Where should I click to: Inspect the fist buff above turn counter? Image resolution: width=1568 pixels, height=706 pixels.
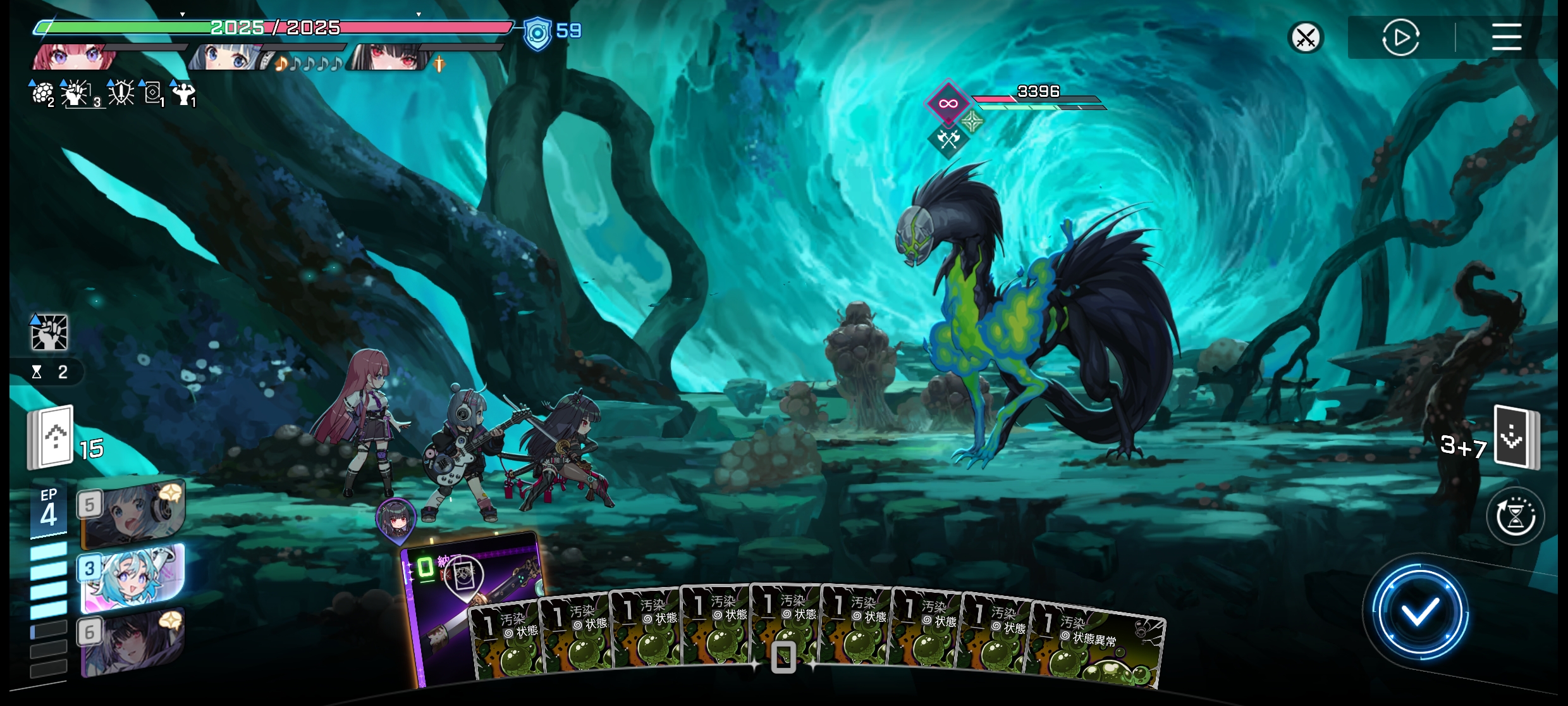[49, 333]
